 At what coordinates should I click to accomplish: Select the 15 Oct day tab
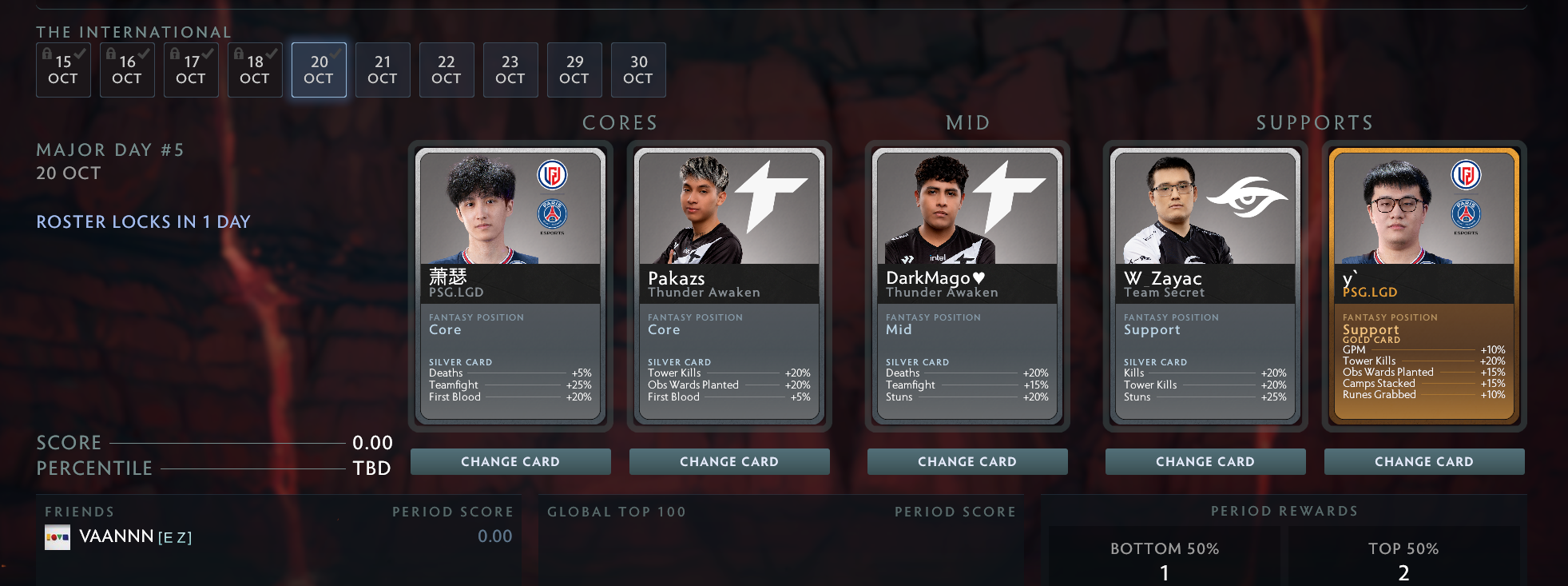click(63, 70)
